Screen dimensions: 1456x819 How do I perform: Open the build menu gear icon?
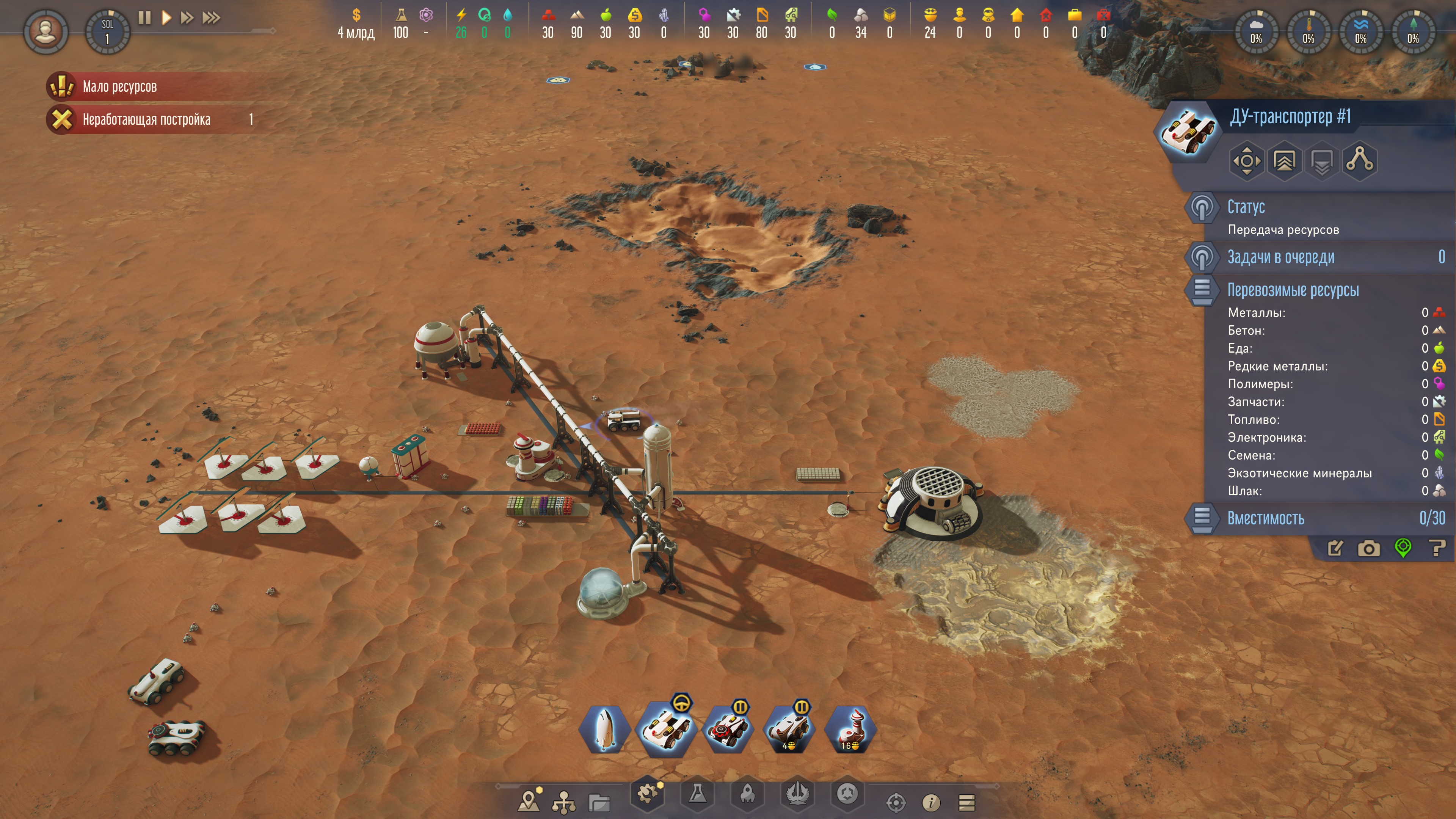(x=648, y=794)
